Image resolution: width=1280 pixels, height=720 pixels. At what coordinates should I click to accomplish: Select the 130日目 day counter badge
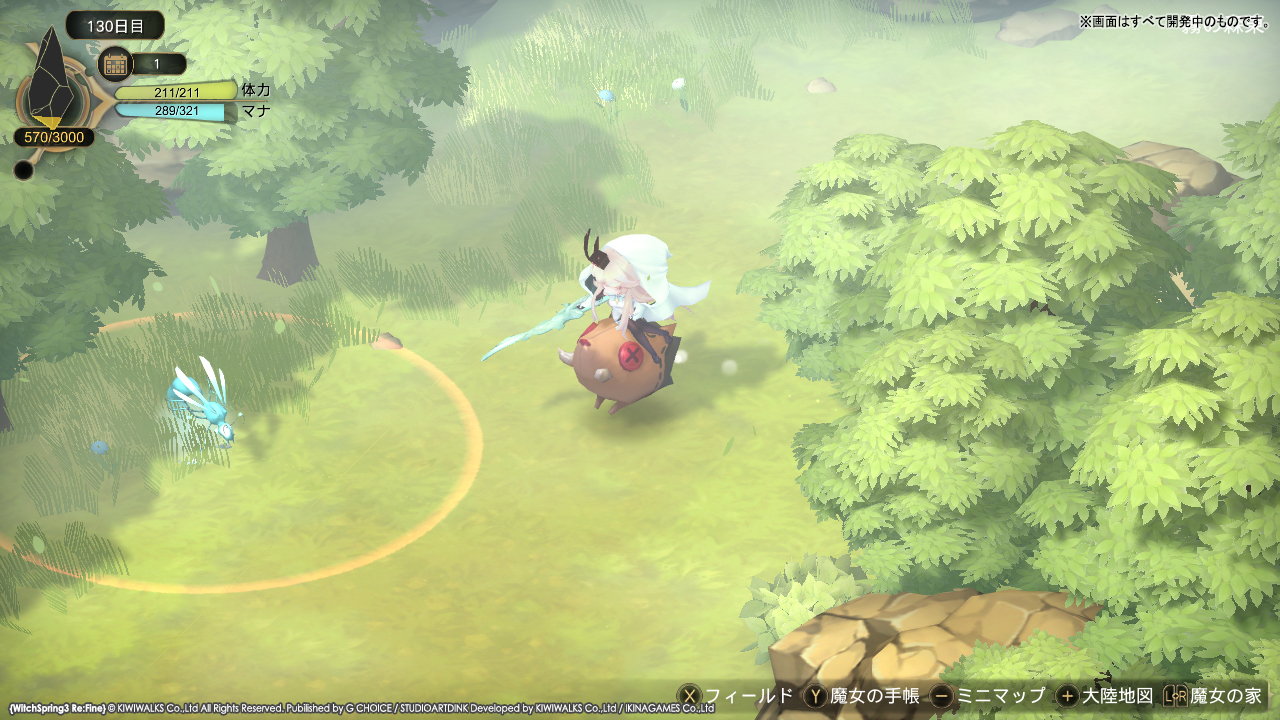pos(116,25)
